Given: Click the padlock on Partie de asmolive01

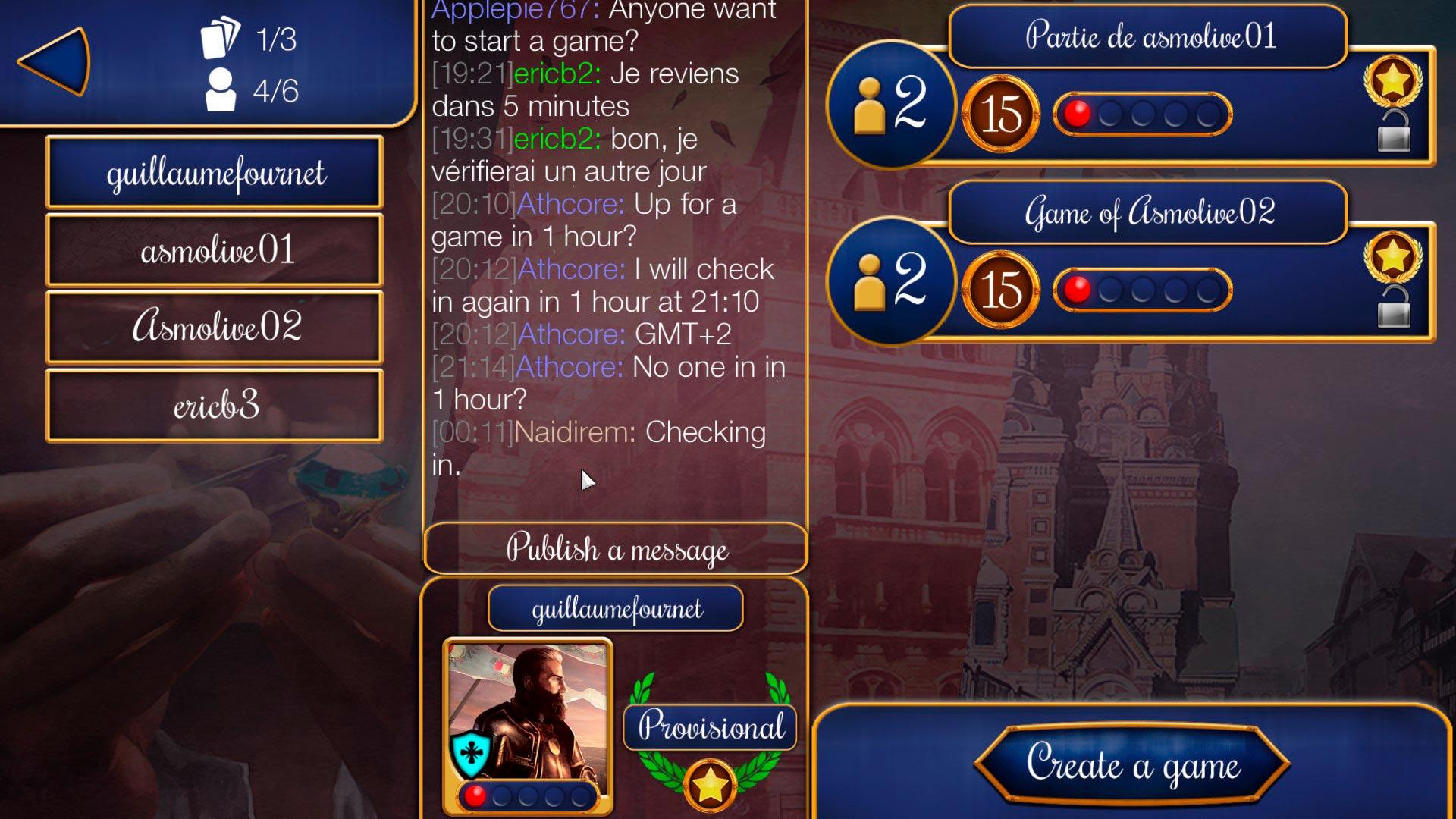Looking at the screenshot, I should (1394, 131).
